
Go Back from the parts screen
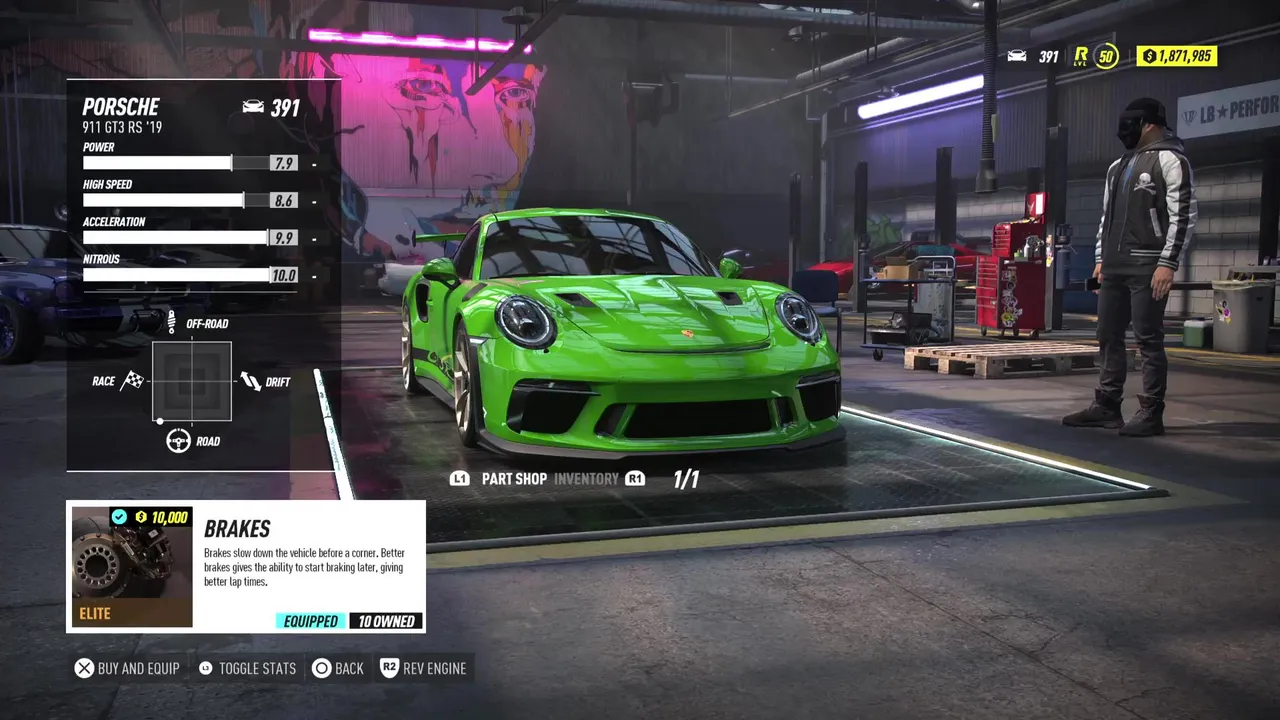tap(338, 668)
